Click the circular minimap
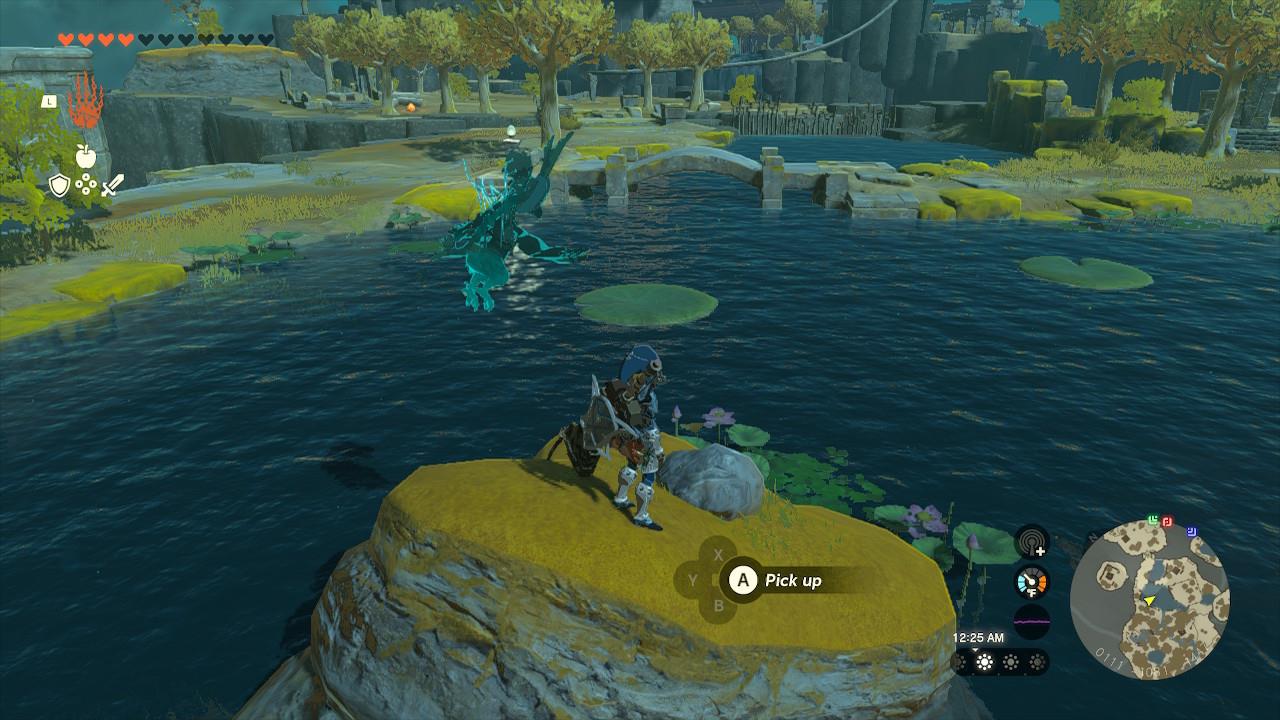 (x=1149, y=599)
